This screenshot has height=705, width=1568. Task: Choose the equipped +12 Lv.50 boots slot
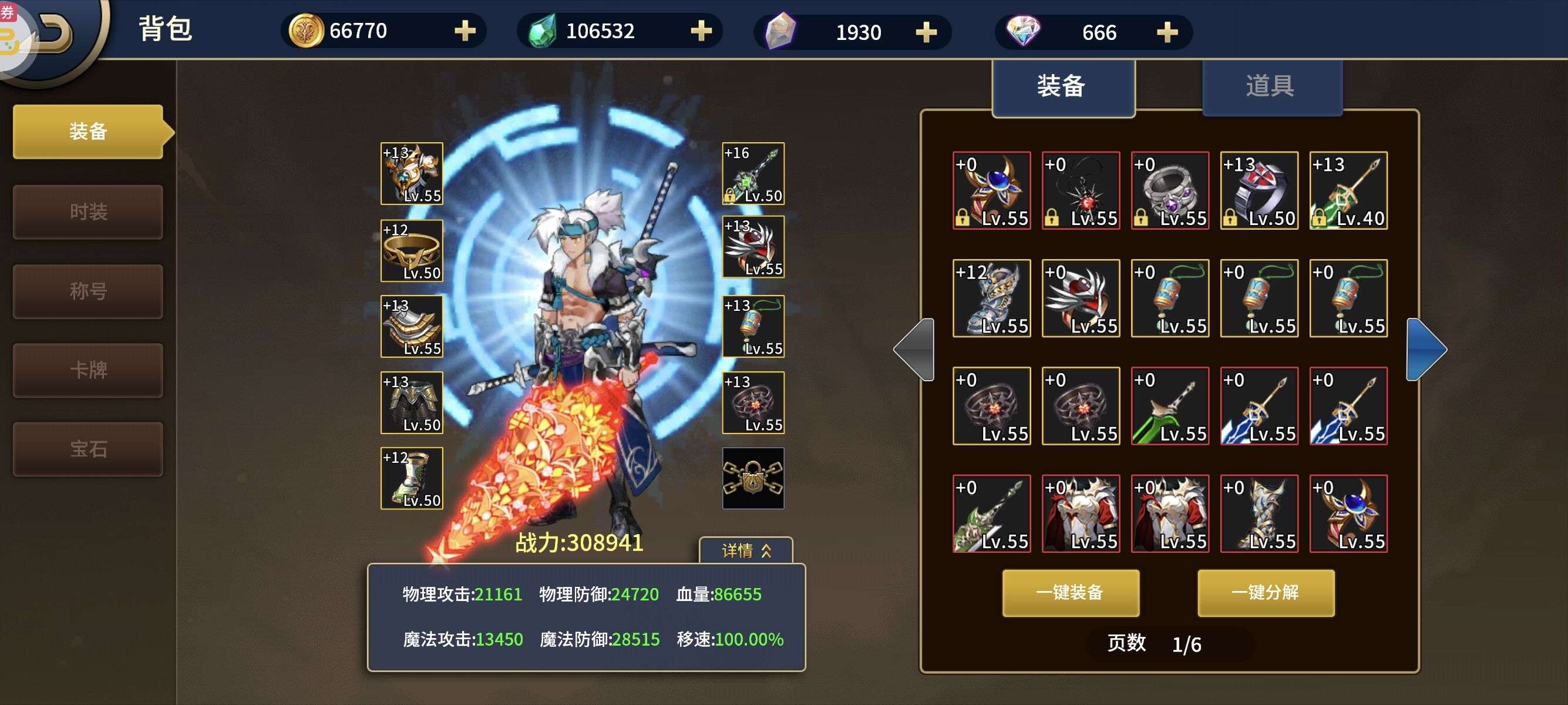pos(412,478)
